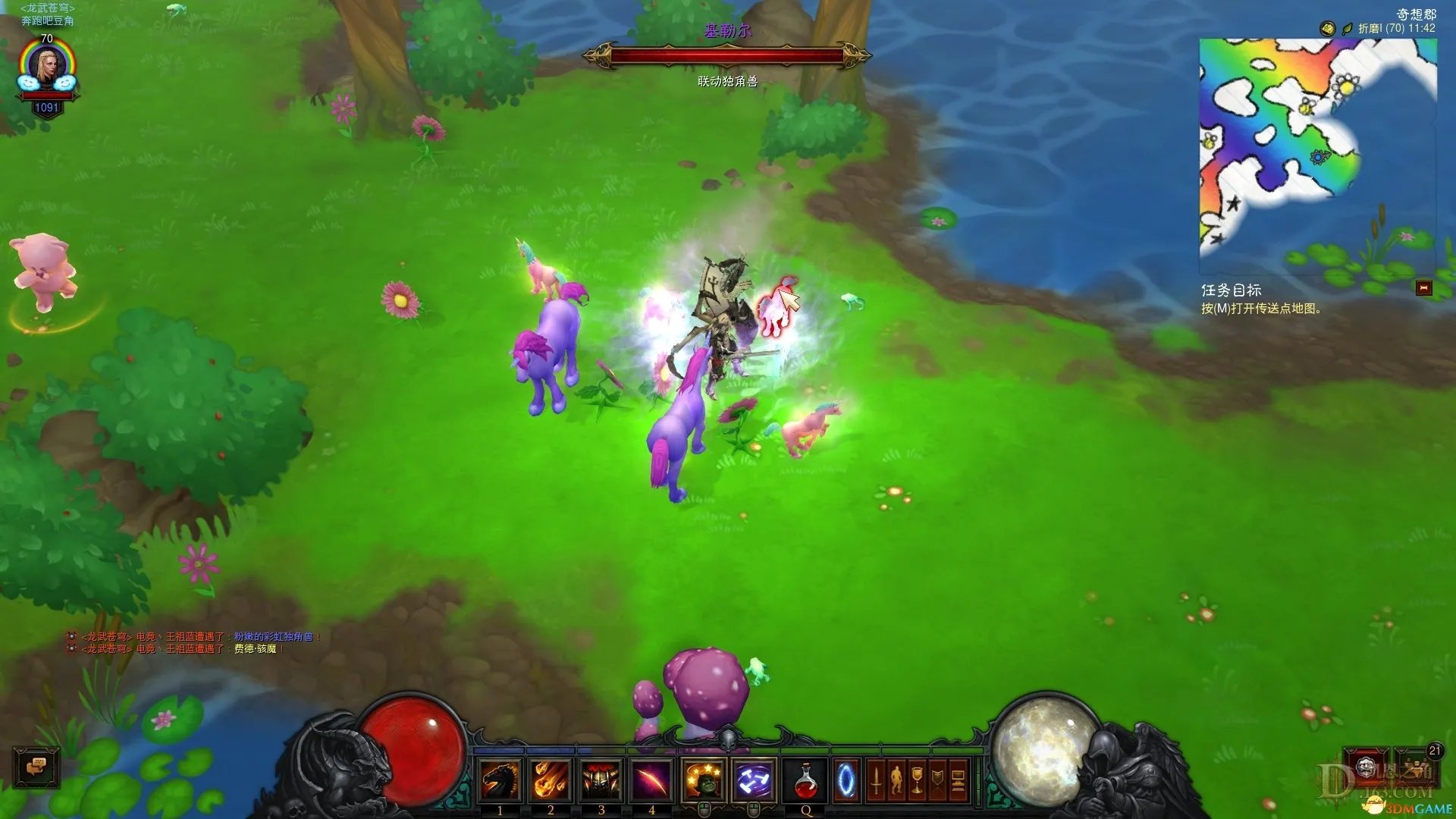Open the goblet icon menu button
Viewport: 1456px width, 819px height.
(917, 780)
